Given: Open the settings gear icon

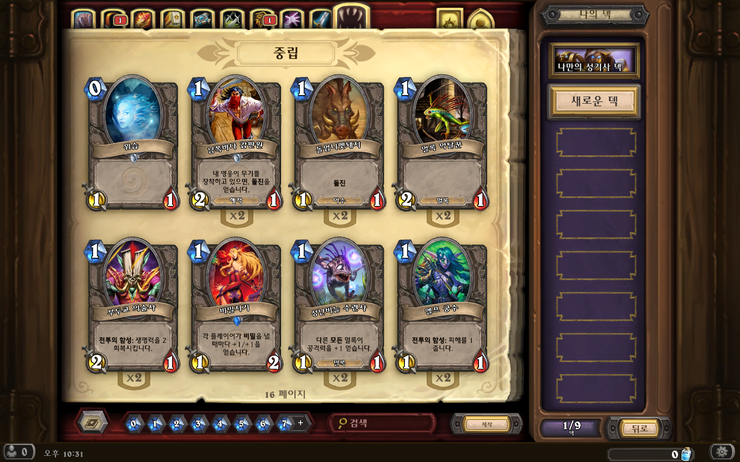Looking at the screenshot, I should [723, 452].
